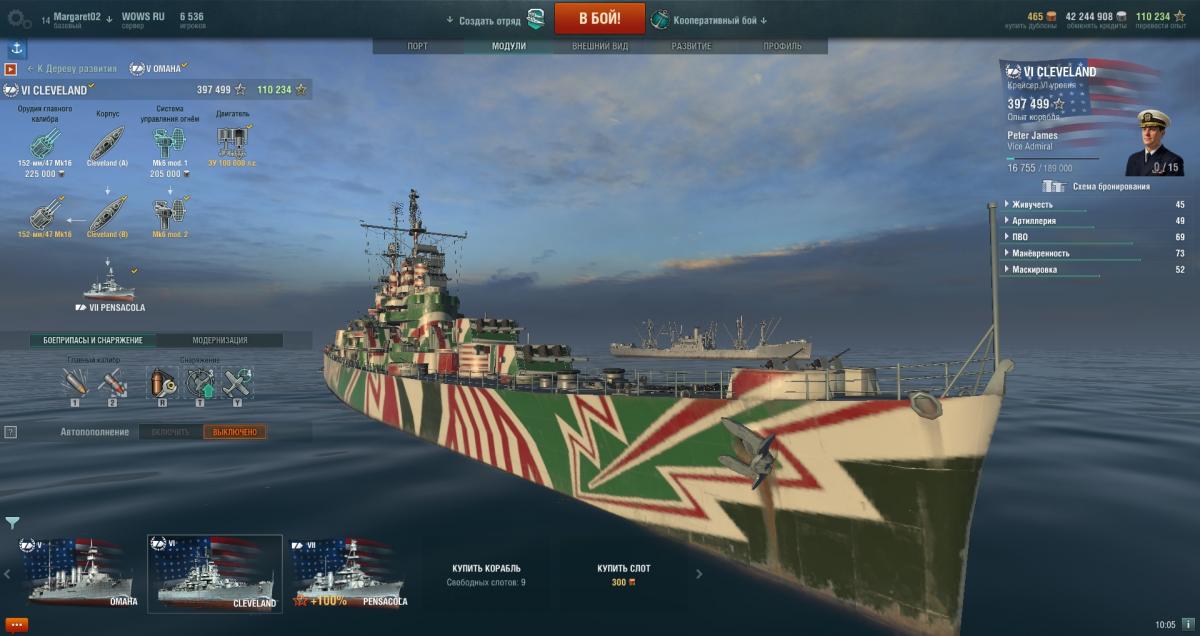Go to the РАЗВИТИЕ tab

coord(691,47)
